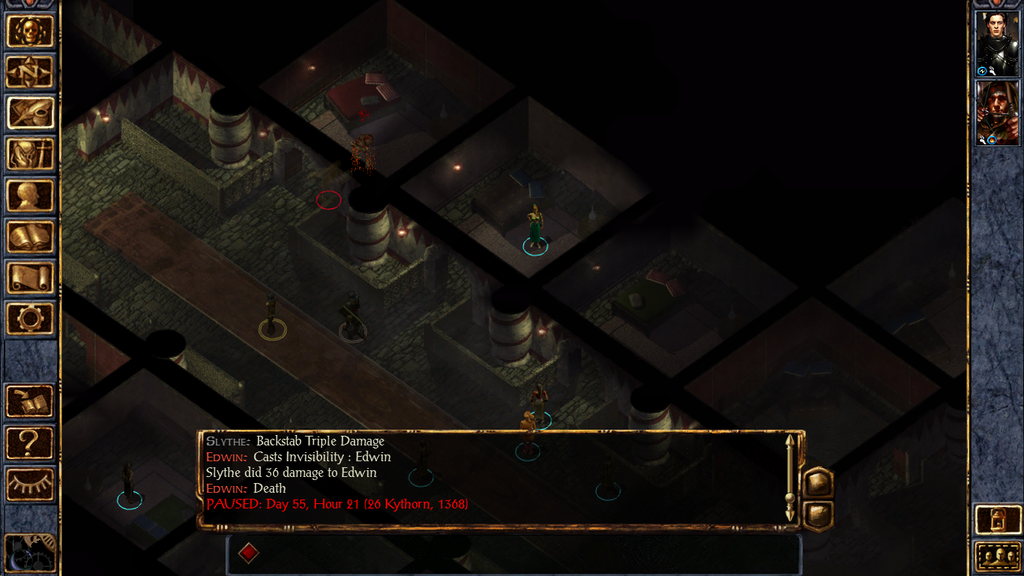Click the red diamond icon below the log
Screen dimensions: 1024x576
pyautogui.click(x=249, y=551)
